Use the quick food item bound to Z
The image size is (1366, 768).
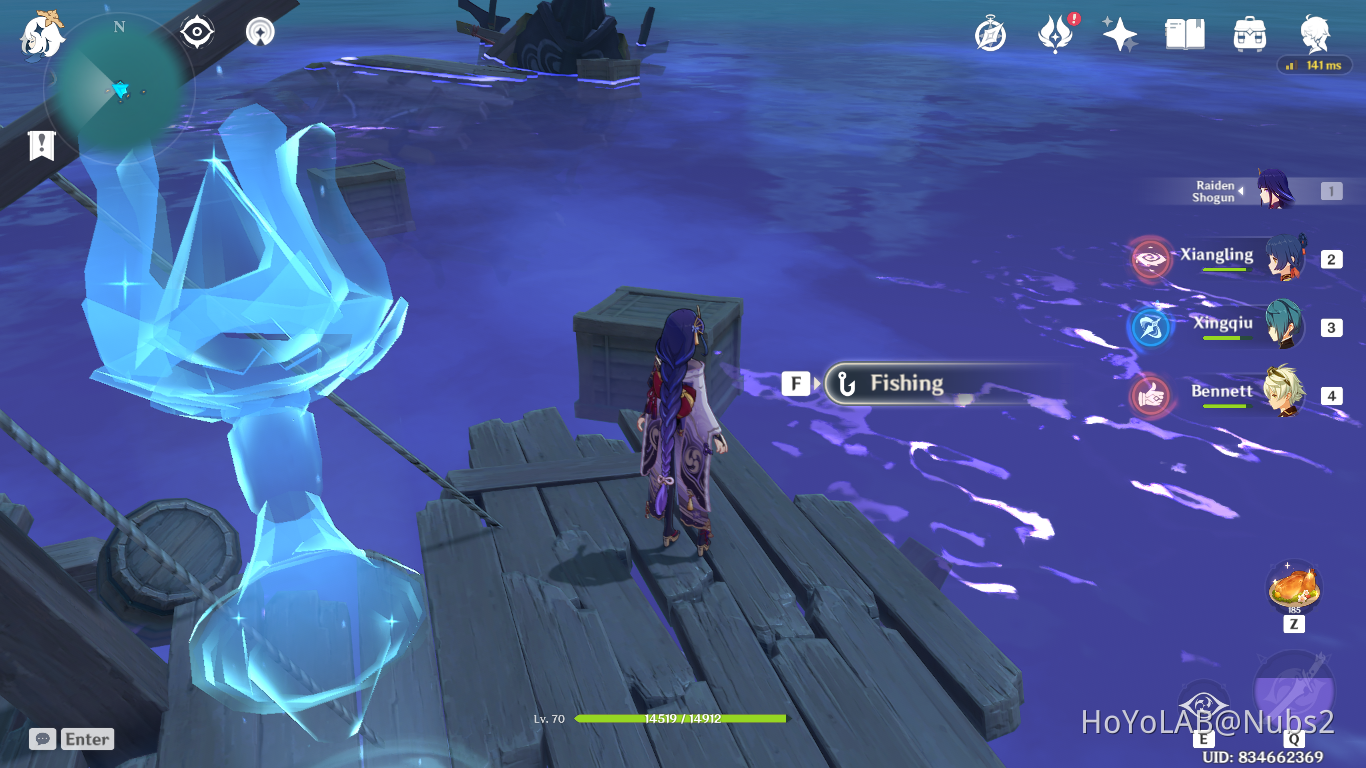(x=1295, y=588)
